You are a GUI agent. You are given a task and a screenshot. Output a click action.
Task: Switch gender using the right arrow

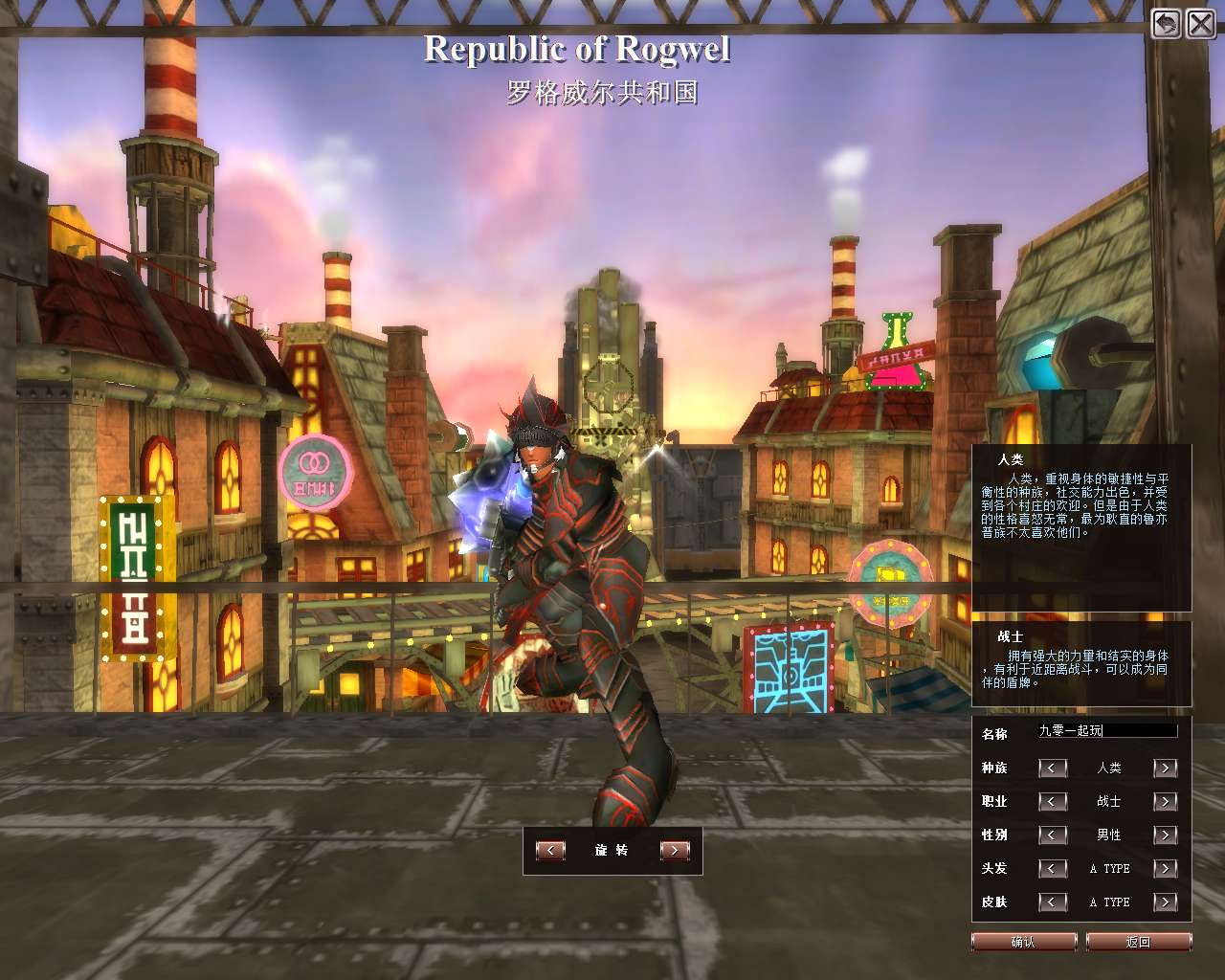(x=1166, y=835)
